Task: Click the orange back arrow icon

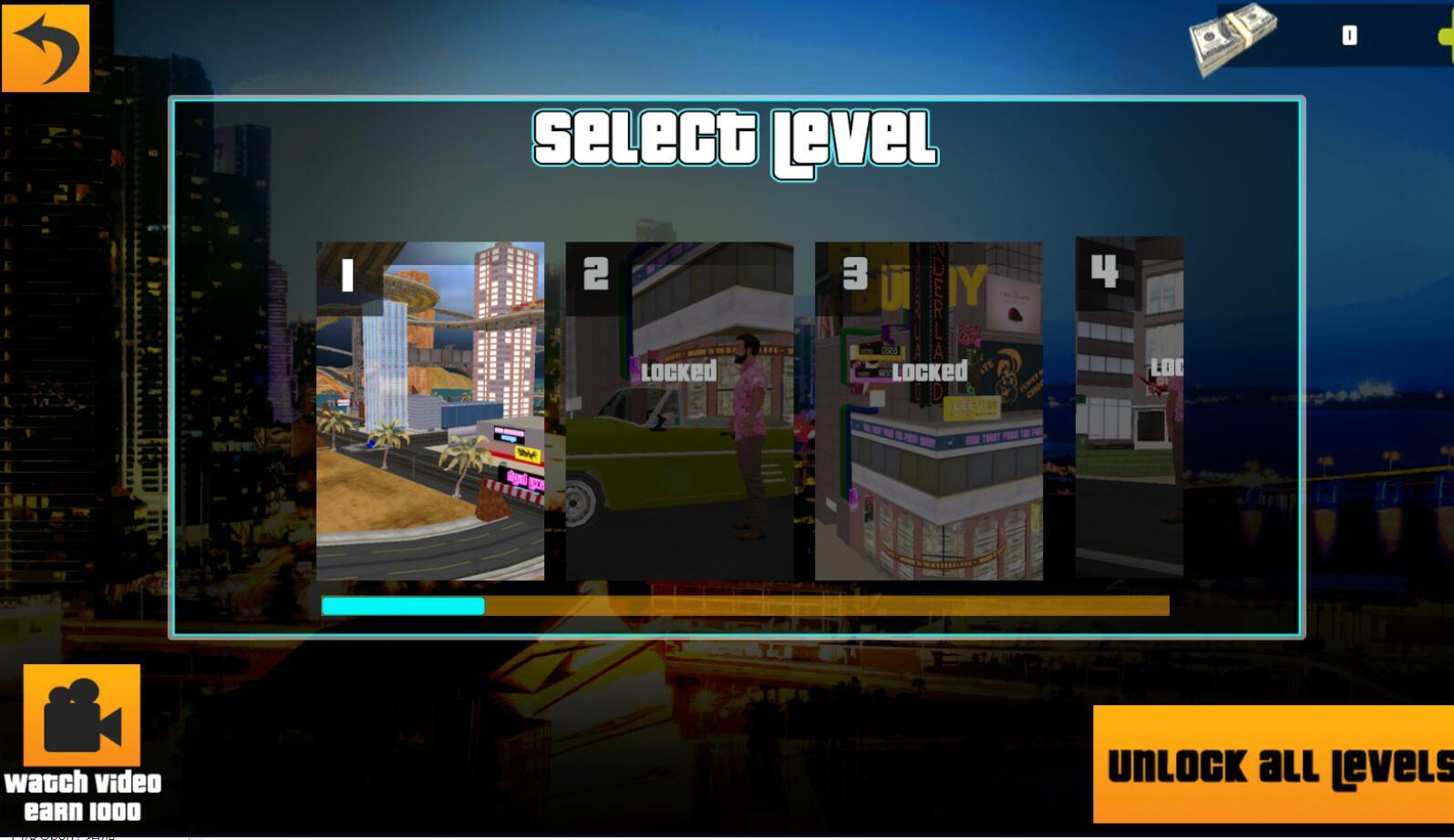Action: click(47, 47)
